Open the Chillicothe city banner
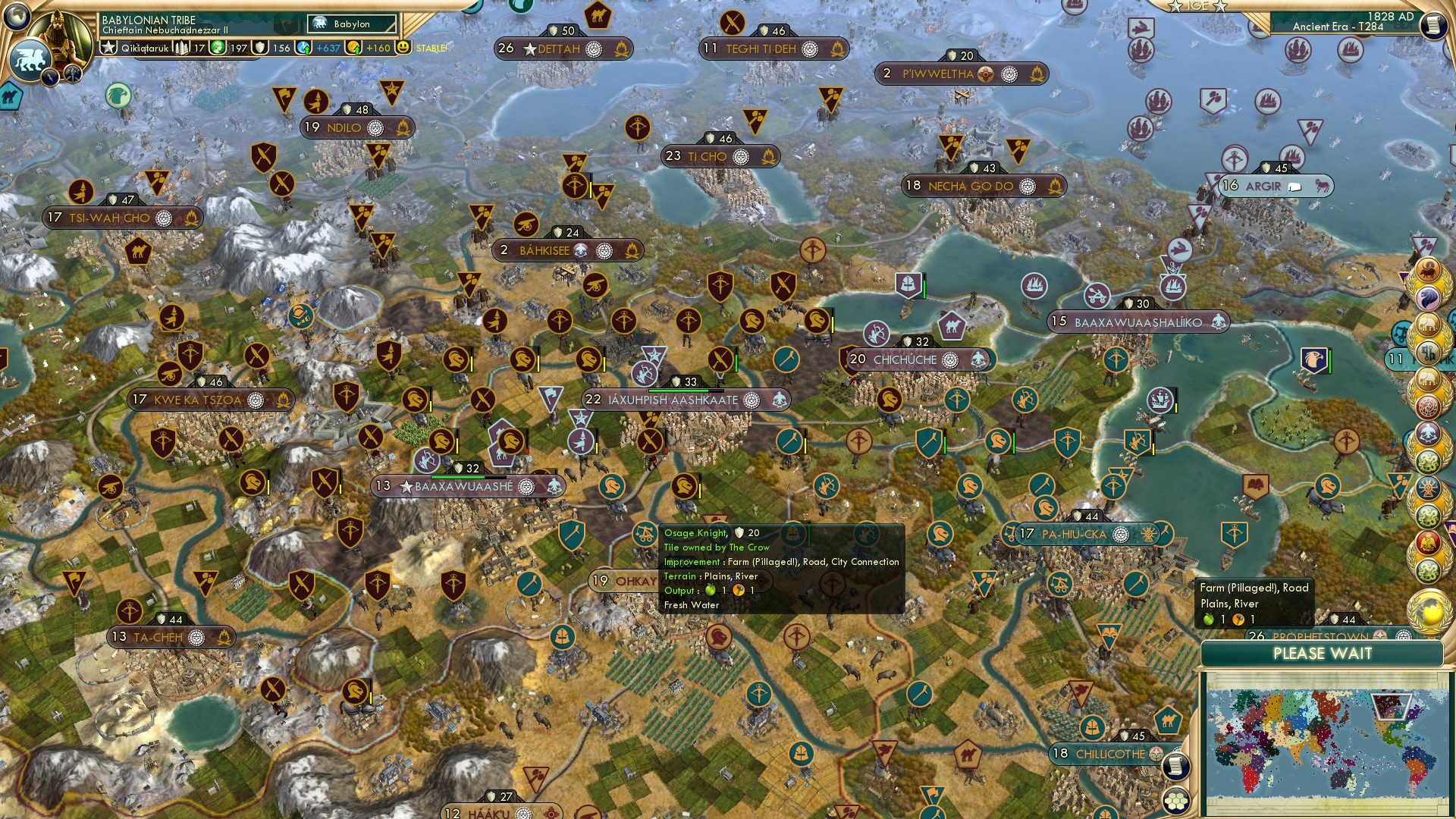1456x819 pixels. (x=1109, y=754)
